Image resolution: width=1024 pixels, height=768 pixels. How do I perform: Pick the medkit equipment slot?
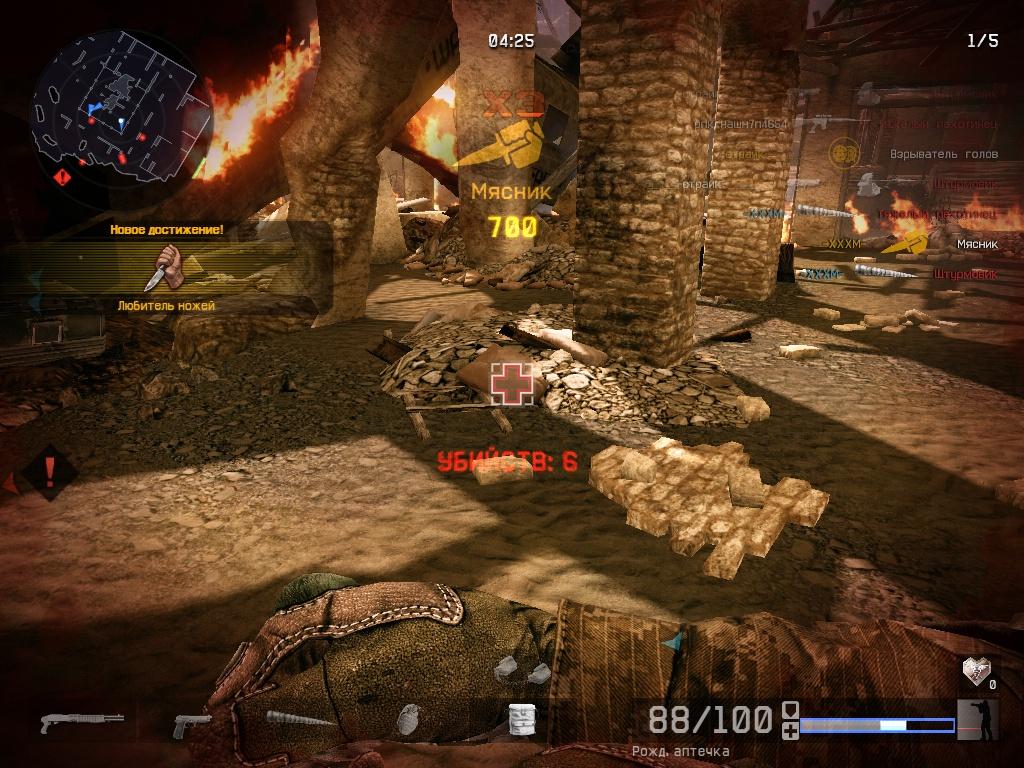(518, 719)
